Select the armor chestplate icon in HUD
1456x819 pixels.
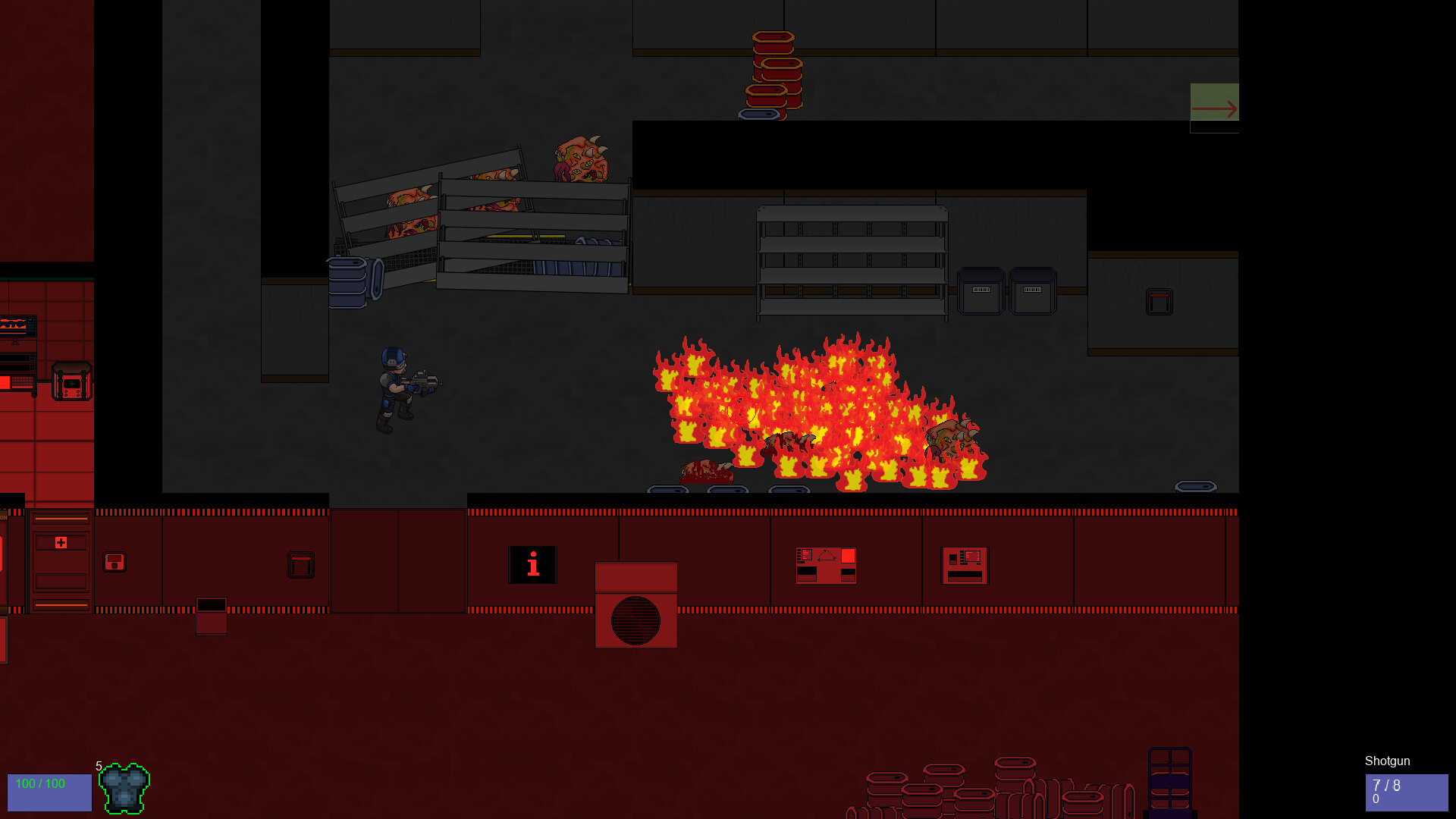pos(124,791)
